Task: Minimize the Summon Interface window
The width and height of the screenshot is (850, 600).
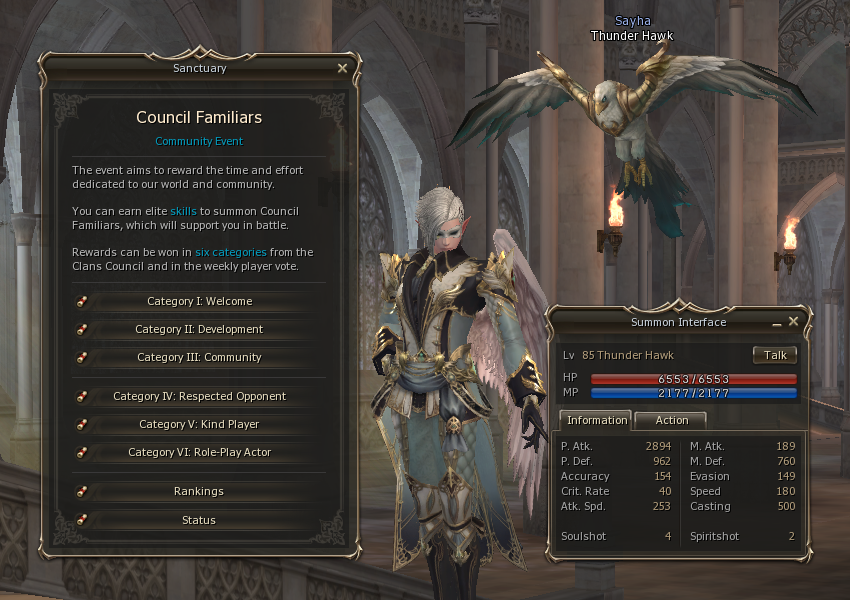Action: (777, 324)
